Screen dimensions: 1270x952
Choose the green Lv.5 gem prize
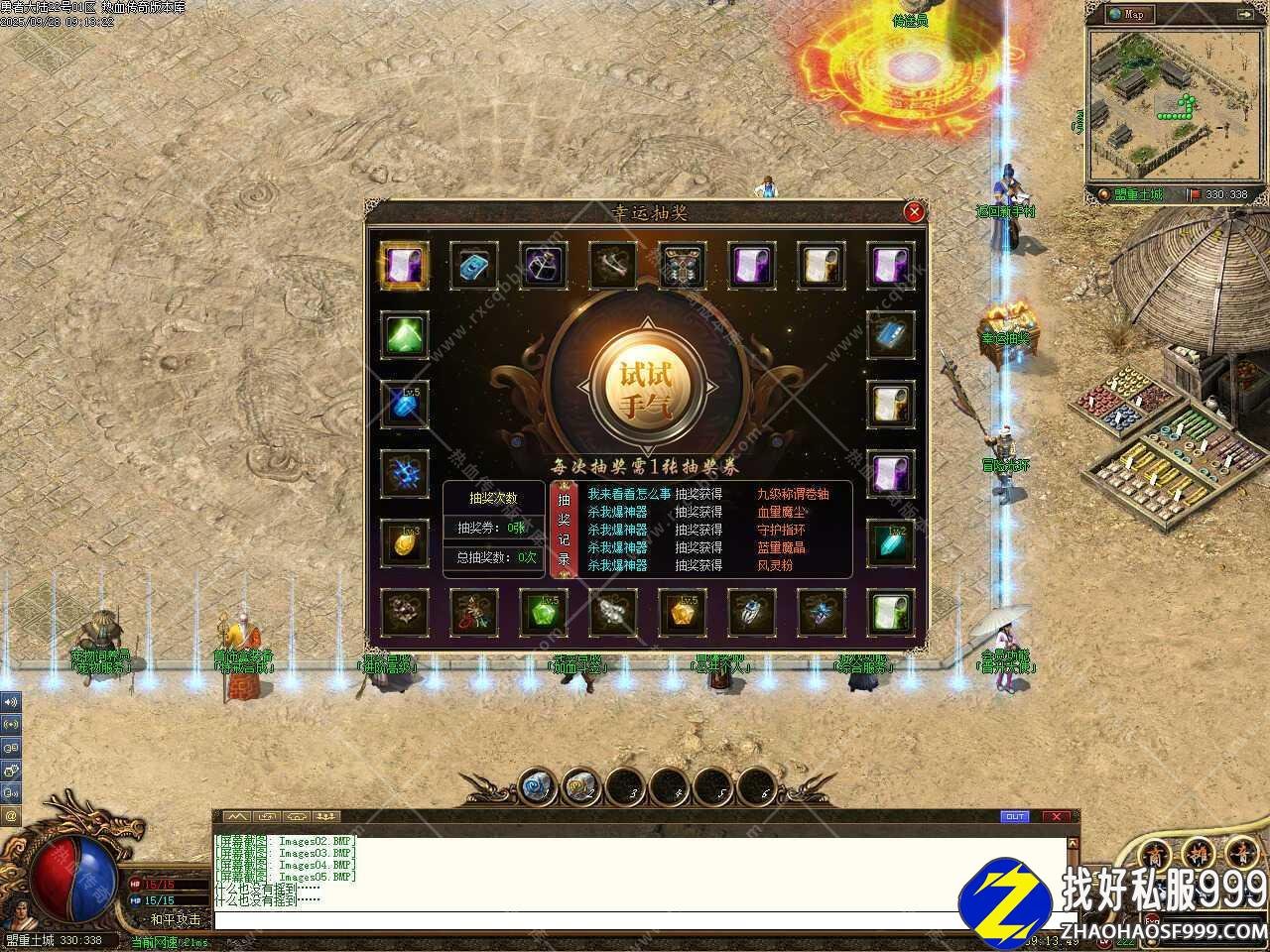pos(543,612)
